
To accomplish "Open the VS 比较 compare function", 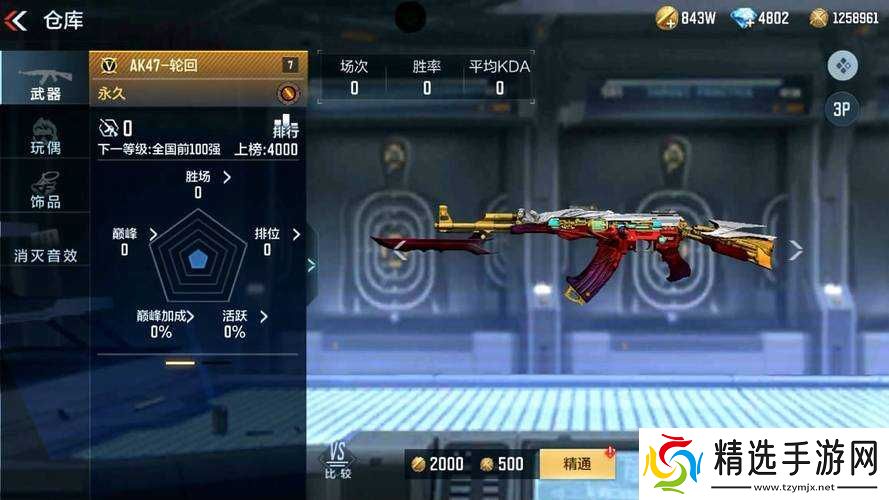I will click(338, 461).
